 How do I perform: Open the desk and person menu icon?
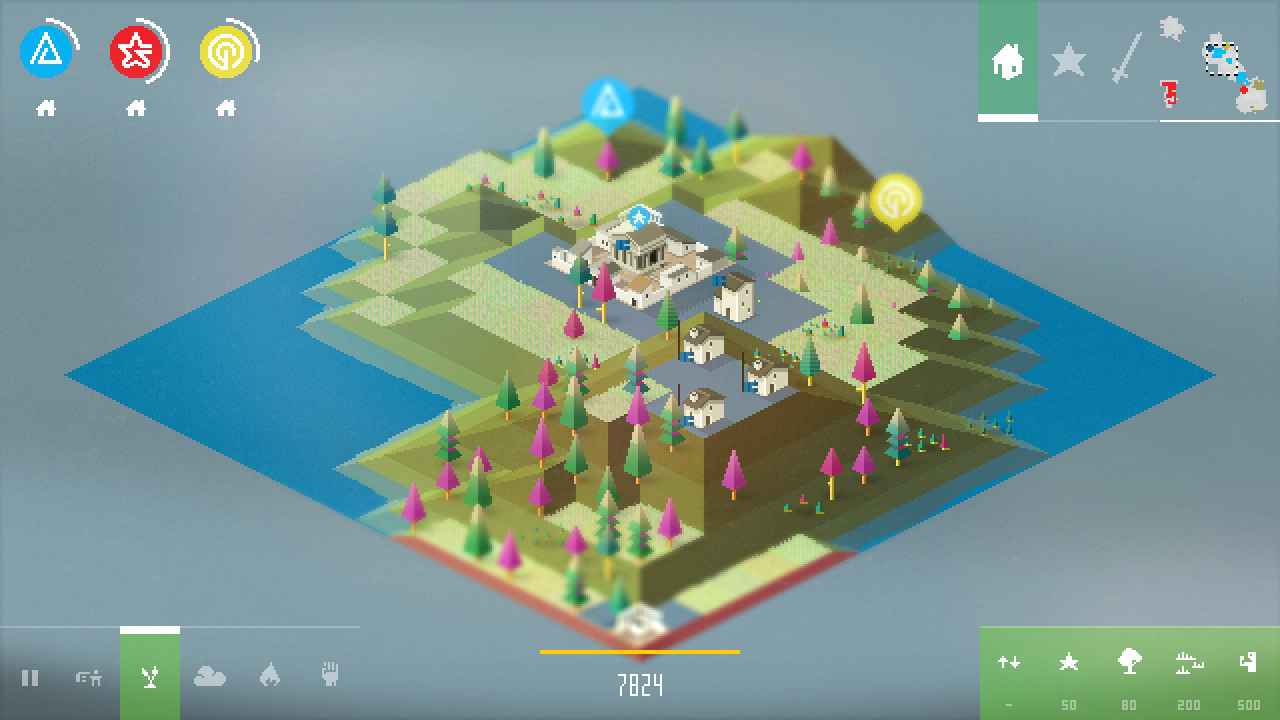[90, 678]
